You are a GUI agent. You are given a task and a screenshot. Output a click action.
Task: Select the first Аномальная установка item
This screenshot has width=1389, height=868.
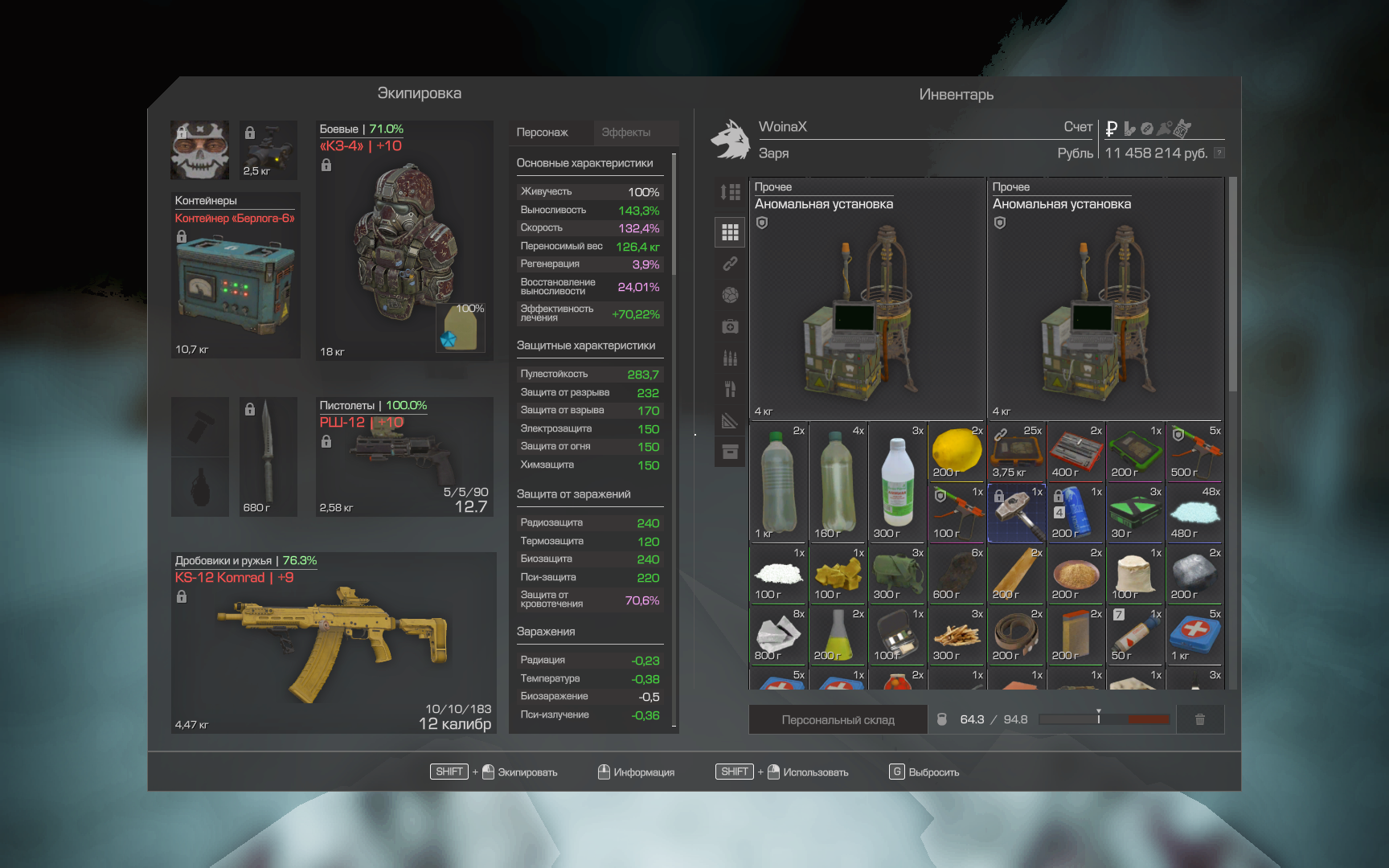pyautogui.click(x=867, y=299)
